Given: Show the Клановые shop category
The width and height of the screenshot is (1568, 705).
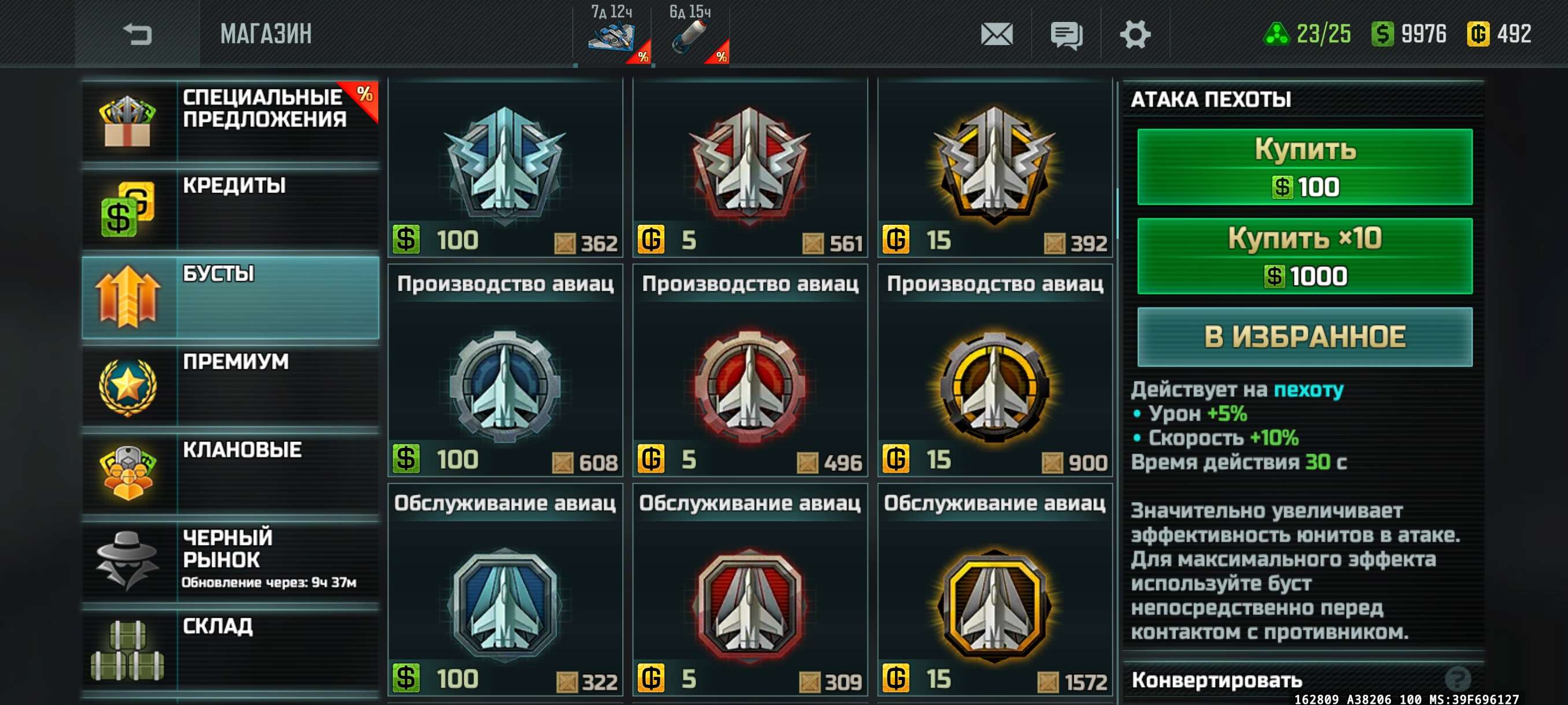Looking at the screenshot, I should point(230,473).
